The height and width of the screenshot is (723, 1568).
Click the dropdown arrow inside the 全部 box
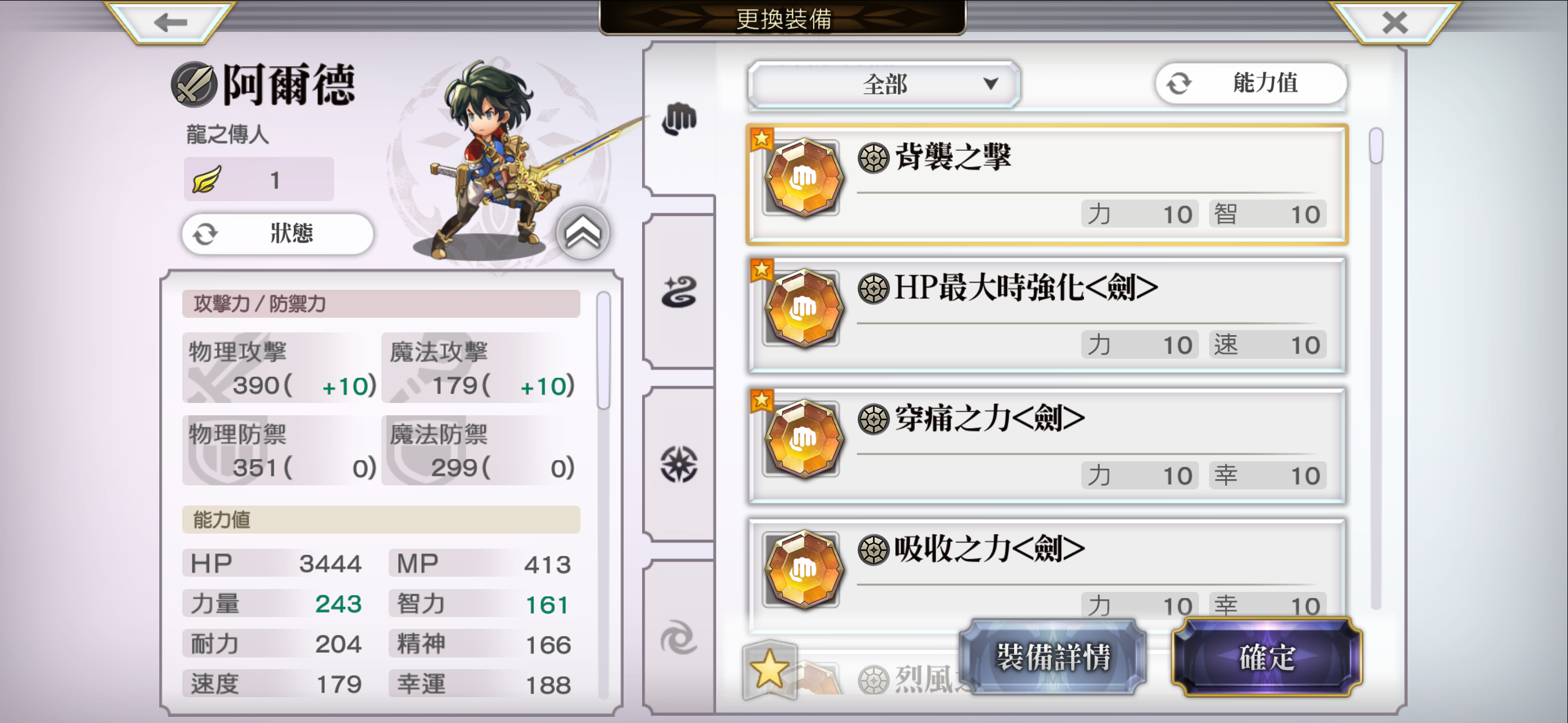991,85
